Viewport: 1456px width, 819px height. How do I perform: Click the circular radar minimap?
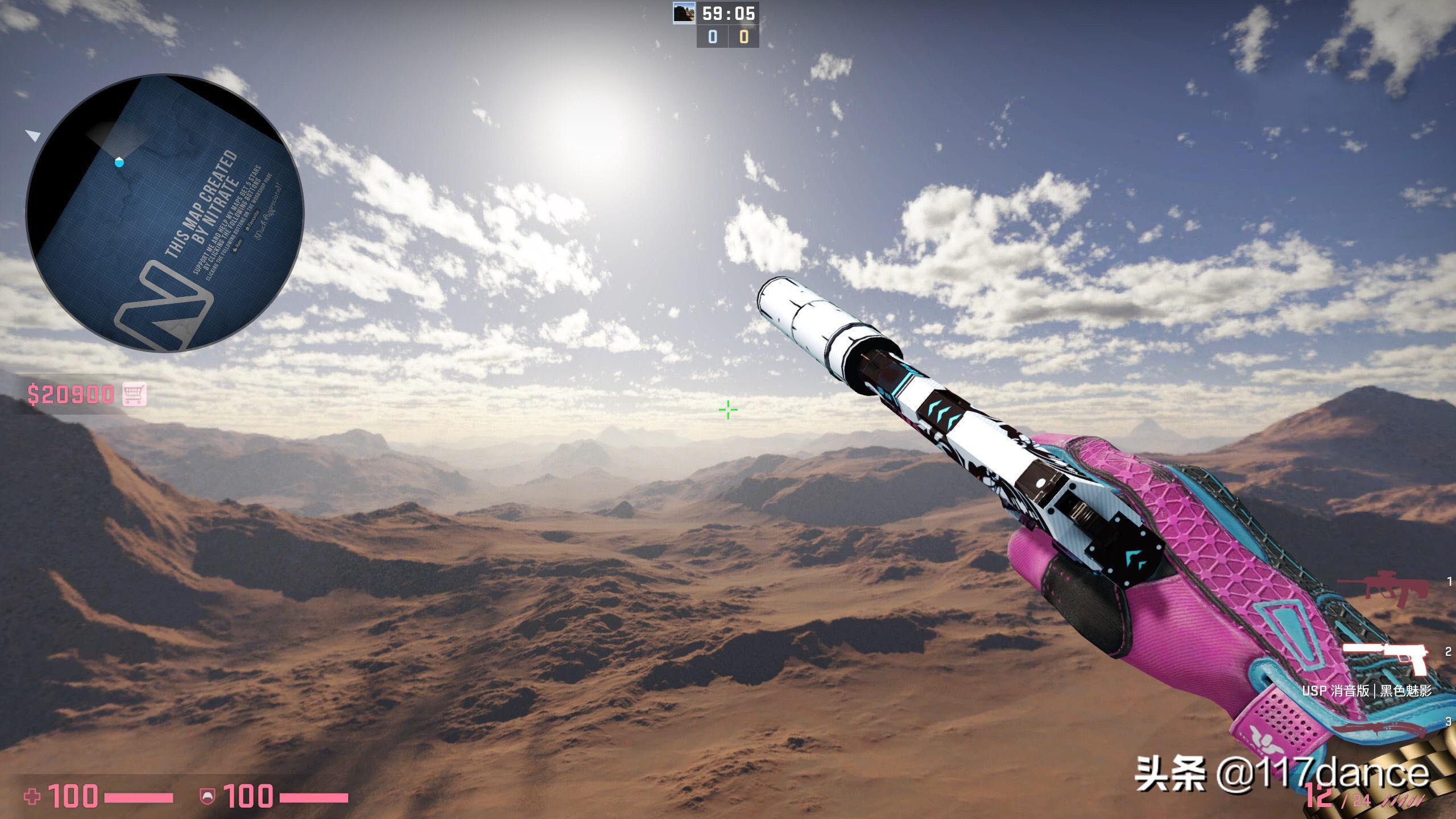pos(165,213)
